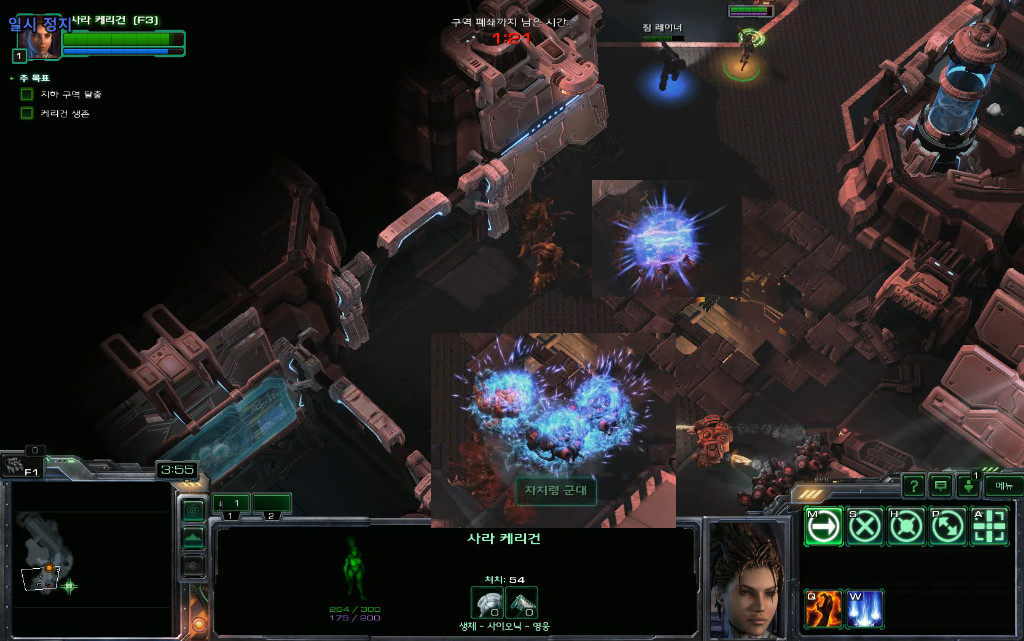The width and height of the screenshot is (1024, 641).
Task: Choose the Hold Position command
Action: 906,526
